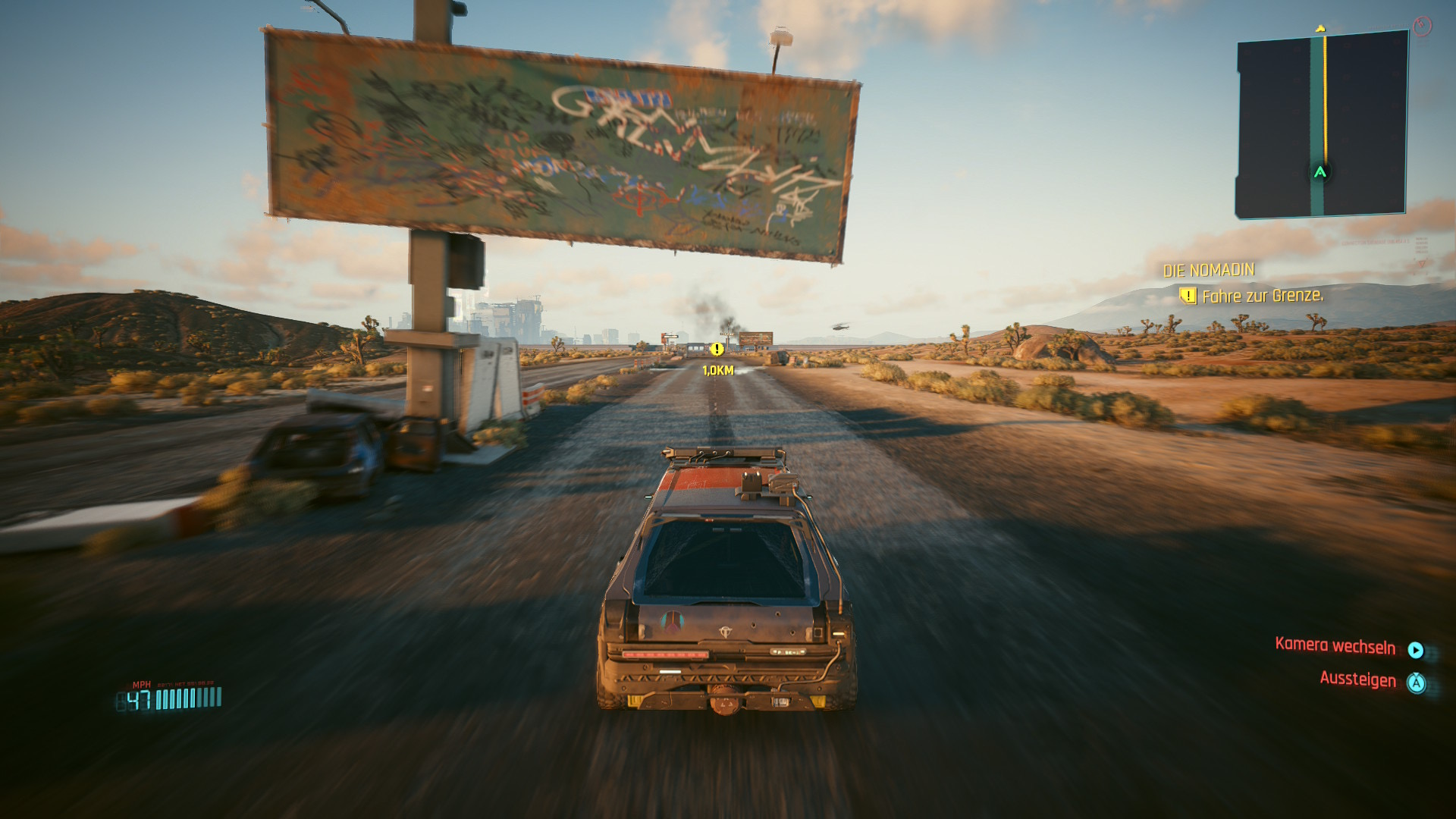
Task: Select the 'Fahre zur Grenze' quest objective
Action: pyautogui.click(x=1262, y=296)
